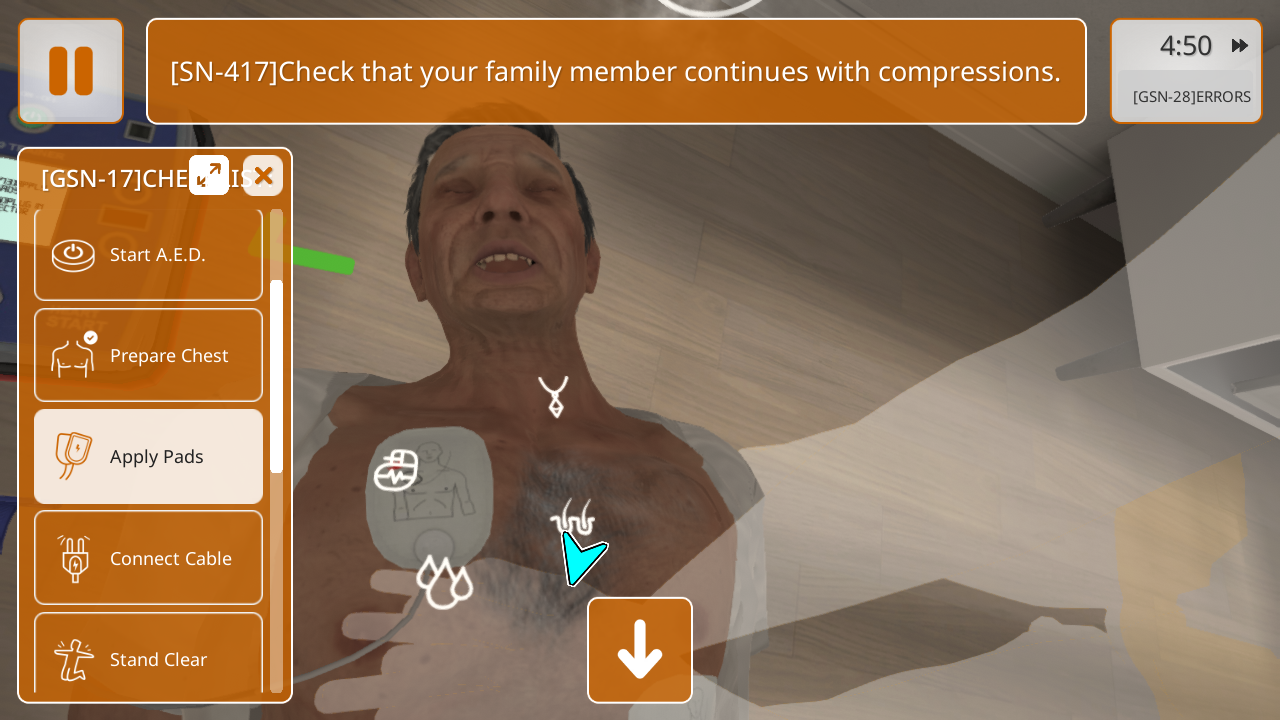Close the checklist panel
Image resolution: width=1280 pixels, height=720 pixels.
pyautogui.click(x=263, y=176)
